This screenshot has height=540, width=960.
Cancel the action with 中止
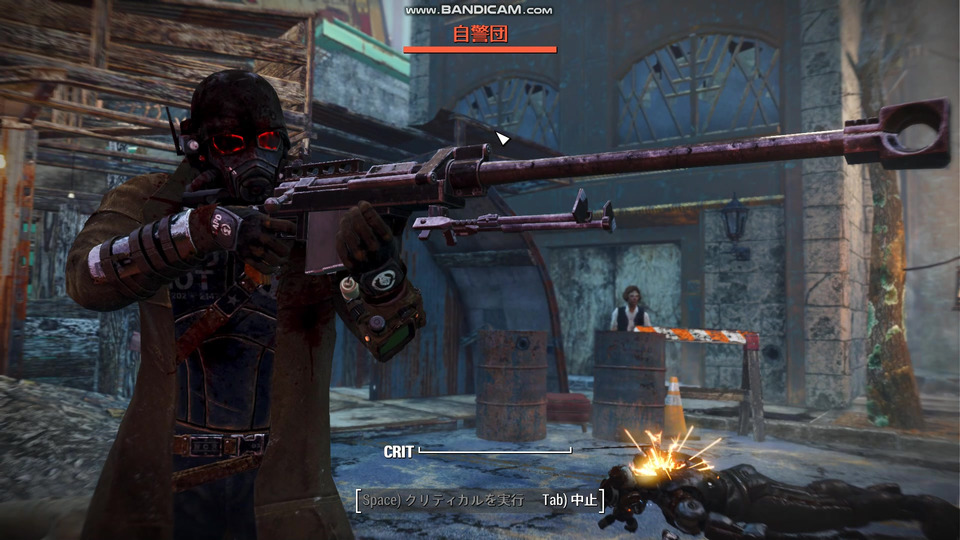pos(570,499)
